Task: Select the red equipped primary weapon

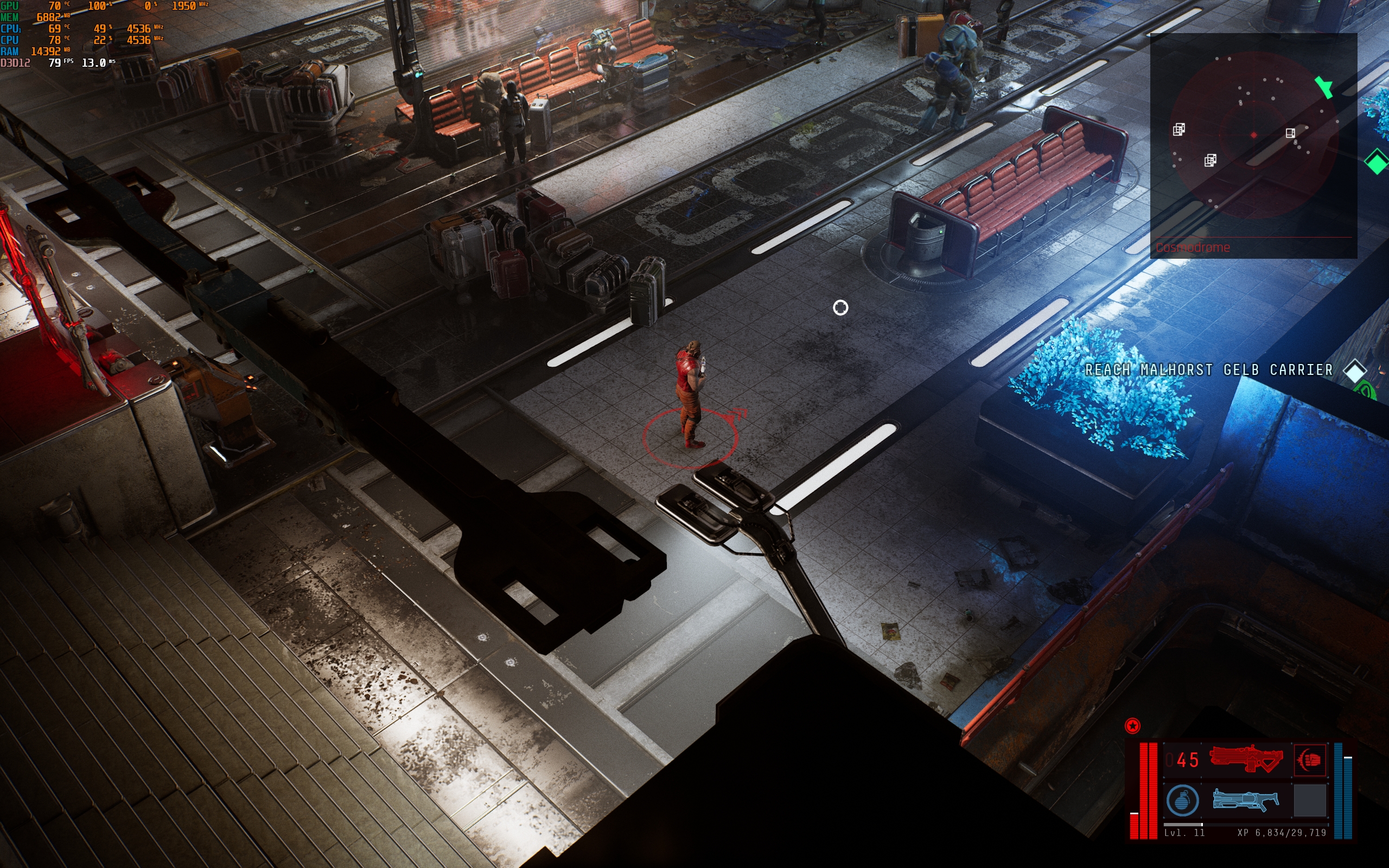Action: (1246, 759)
